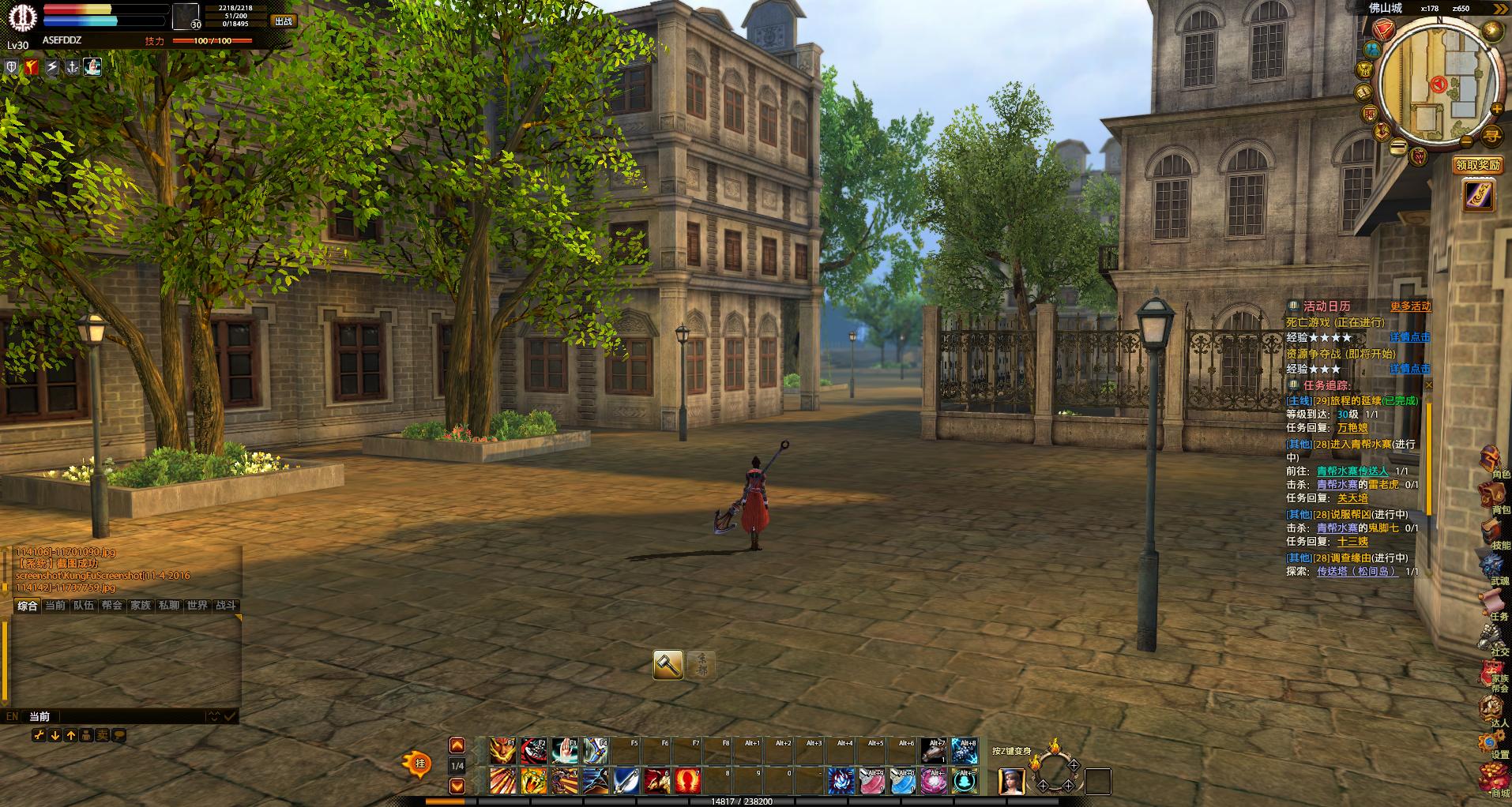Claim rewards with the 领取奖励 button
Viewport: 1512px width, 807px height.
tap(1477, 165)
